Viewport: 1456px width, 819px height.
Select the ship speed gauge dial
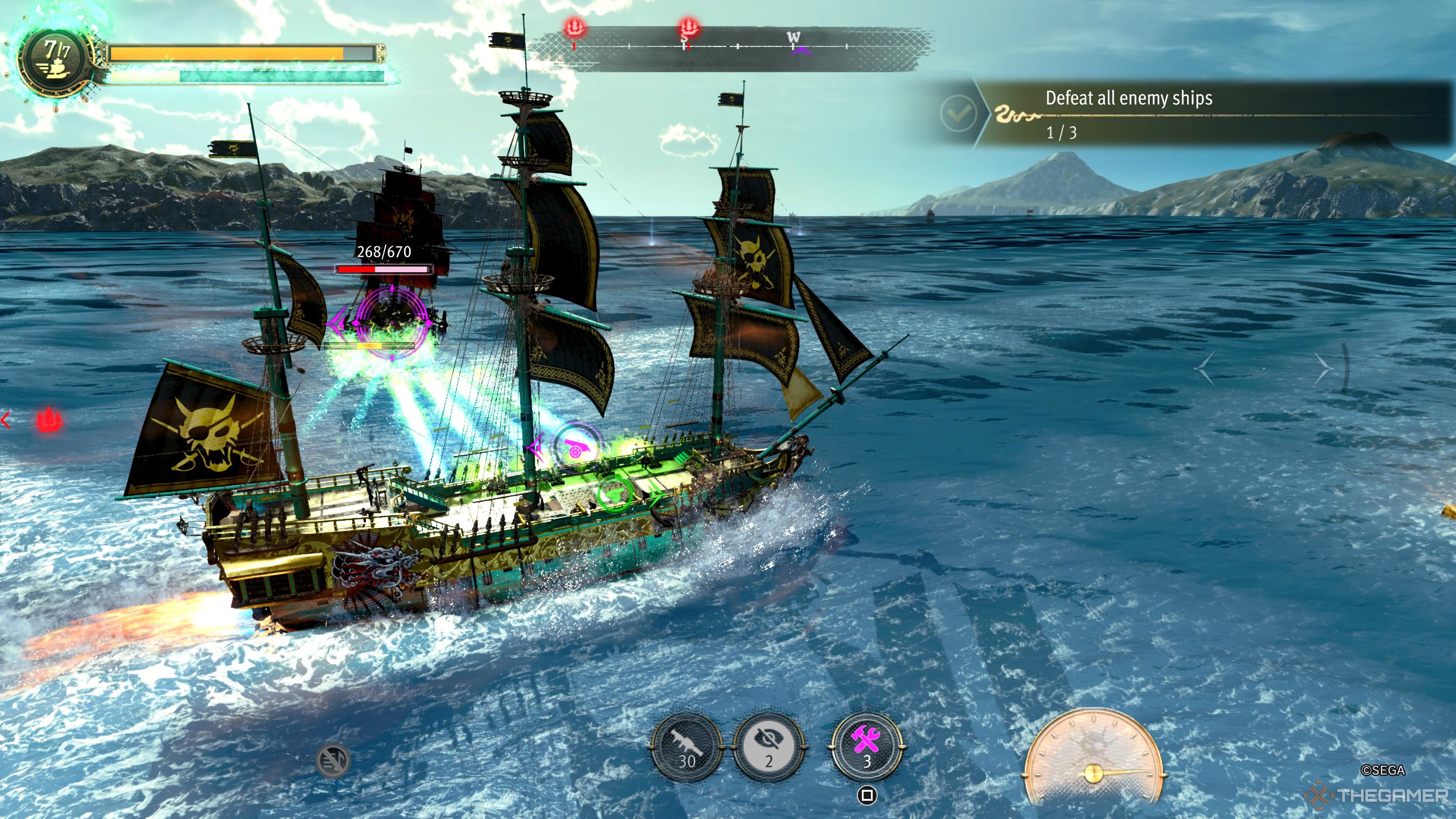(x=1093, y=758)
